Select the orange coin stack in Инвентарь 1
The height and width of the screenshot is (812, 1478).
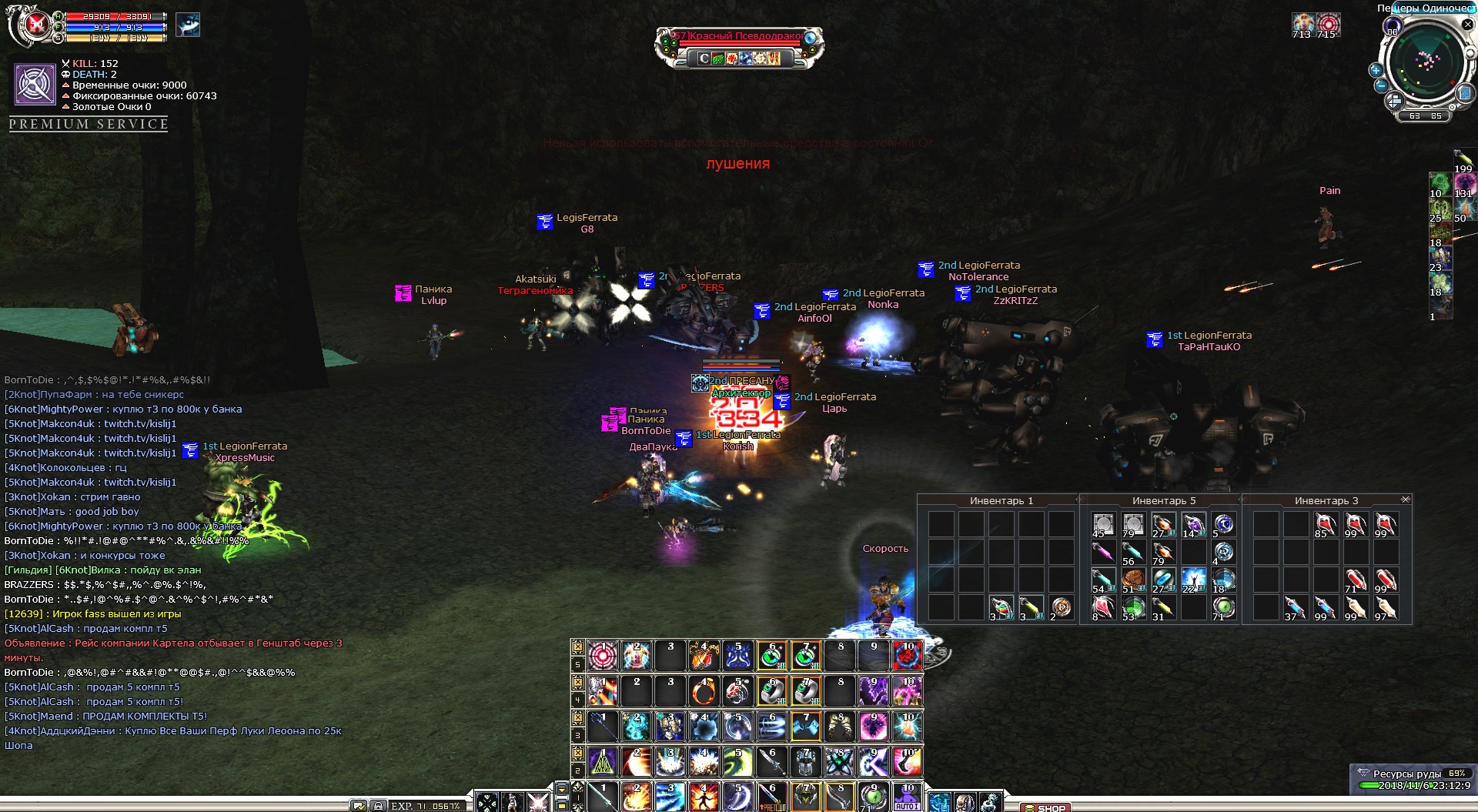[1061, 608]
